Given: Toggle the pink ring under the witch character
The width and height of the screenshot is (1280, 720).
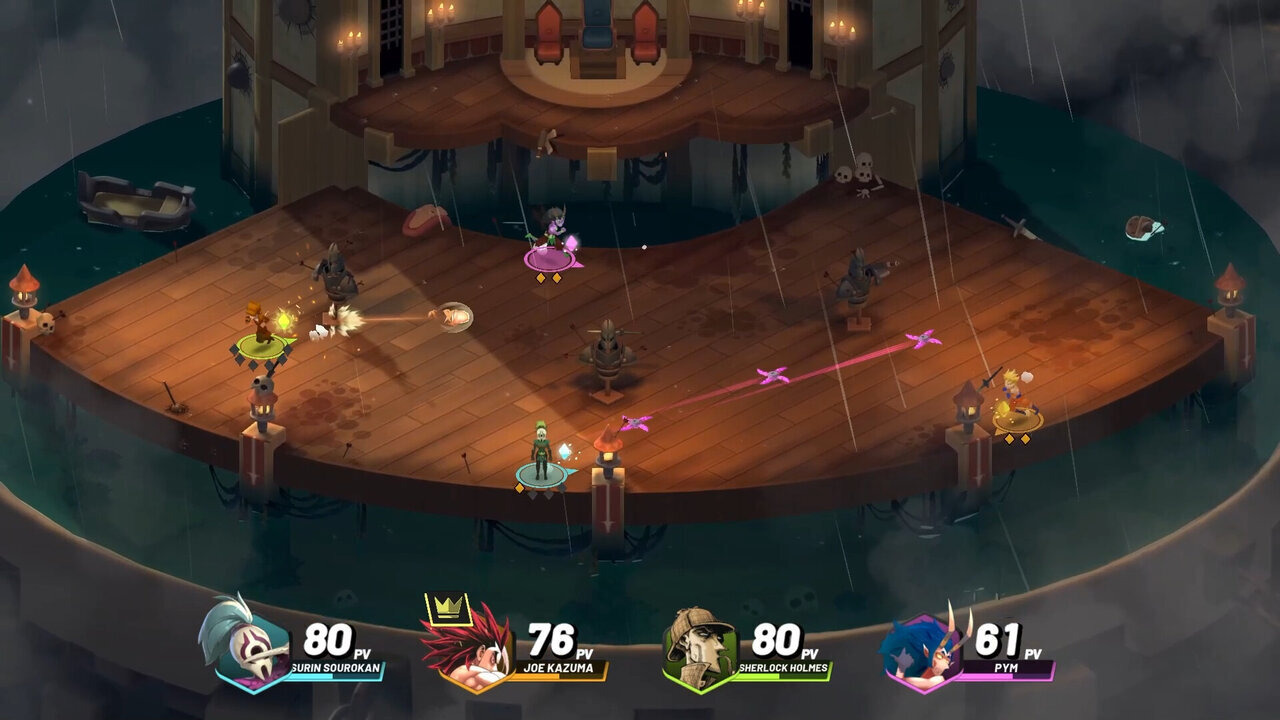Looking at the screenshot, I should pos(551,260).
